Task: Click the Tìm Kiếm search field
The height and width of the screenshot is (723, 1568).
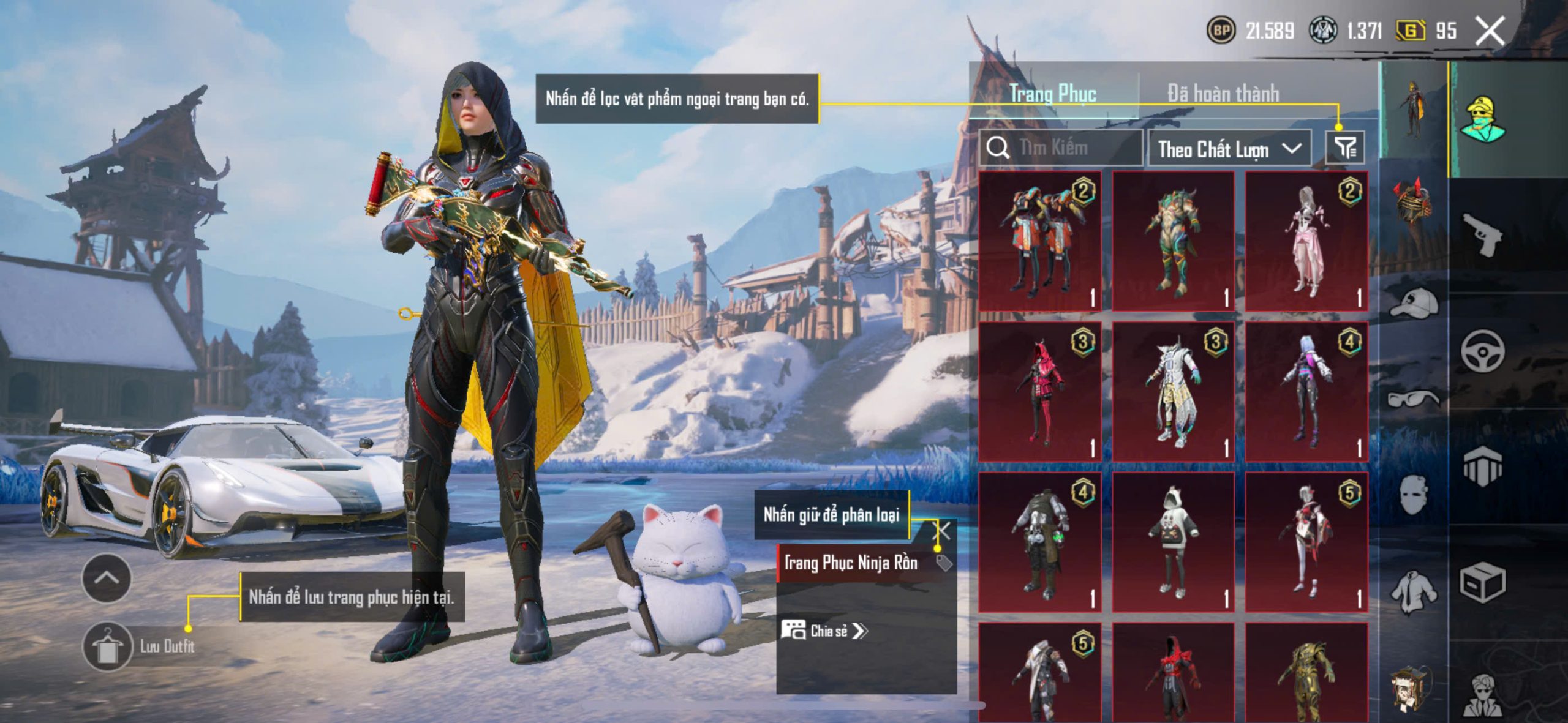Action: tap(1063, 148)
